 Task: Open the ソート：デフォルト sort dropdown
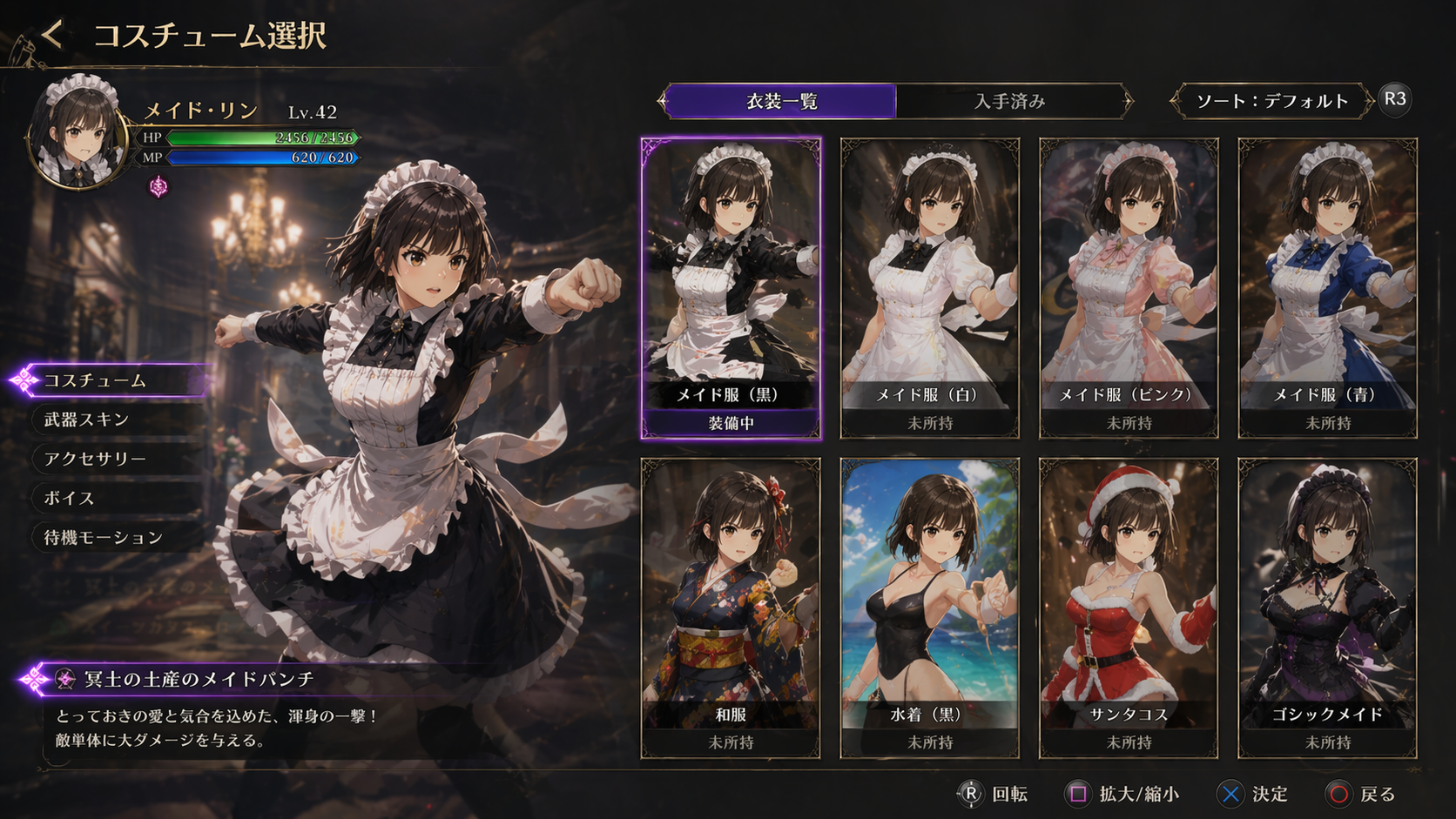click(x=1271, y=101)
